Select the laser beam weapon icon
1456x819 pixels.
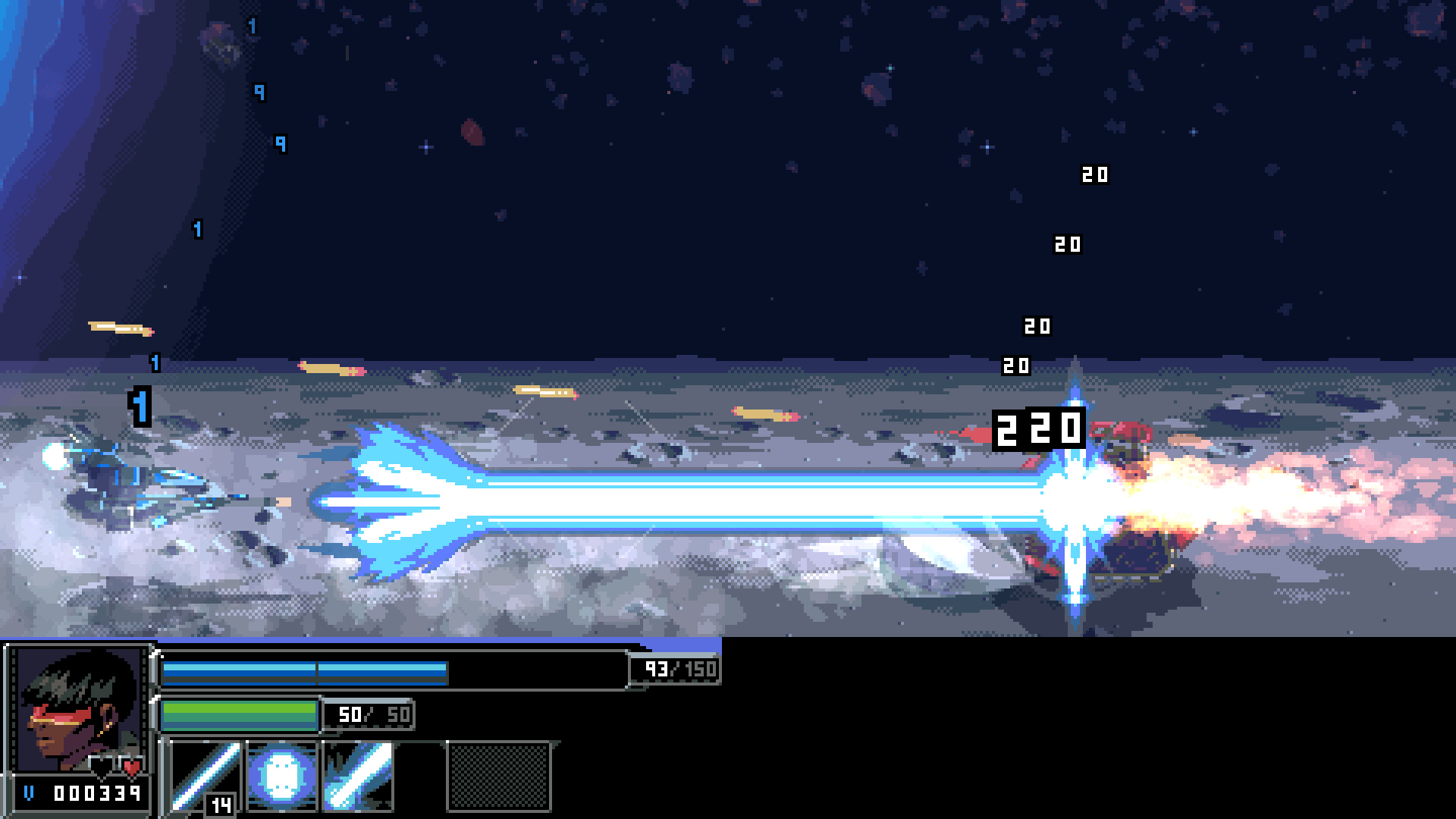click(205, 779)
